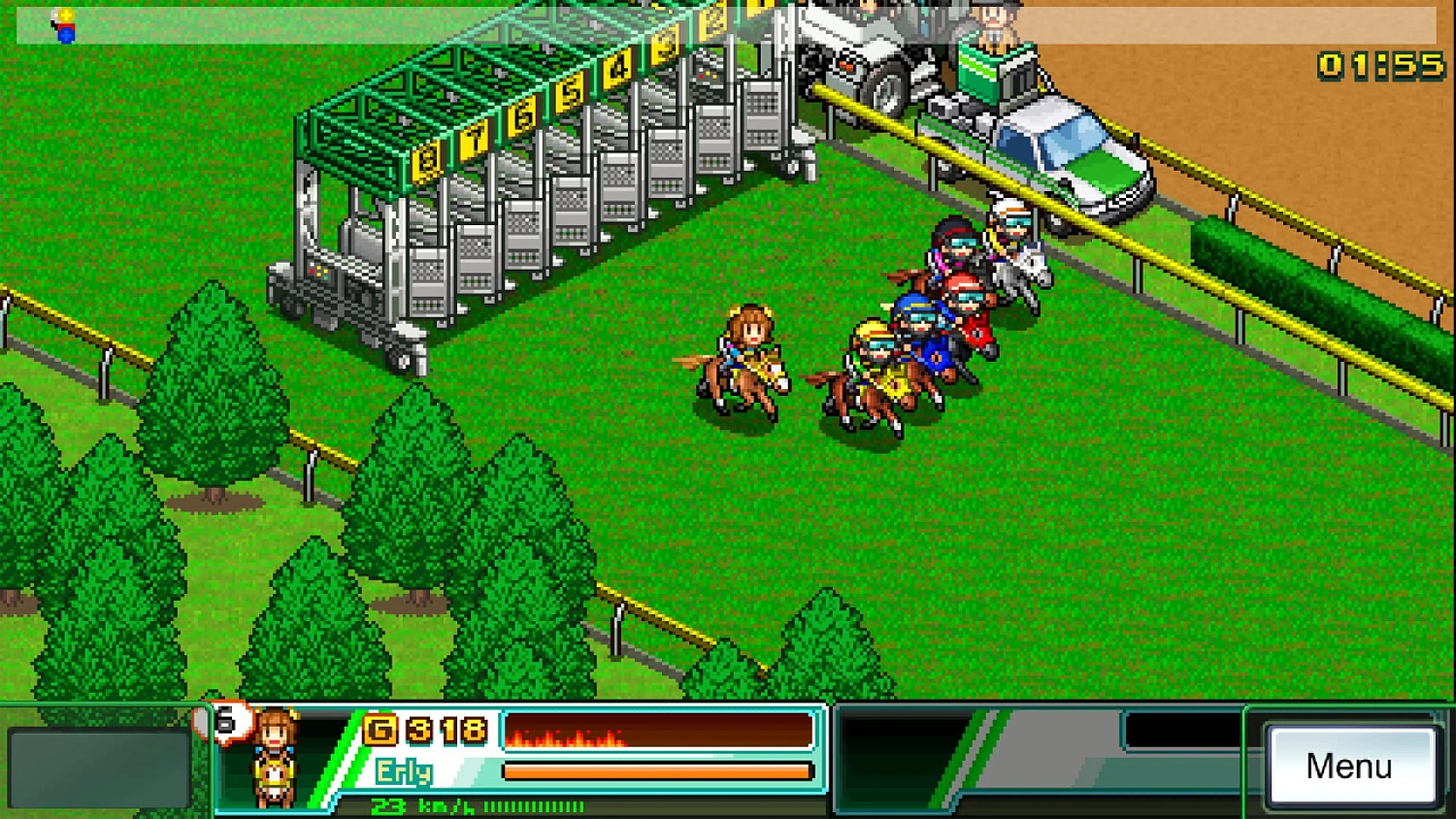Click the Erly name label
1456x819 pixels.
[x=405, y=772]
